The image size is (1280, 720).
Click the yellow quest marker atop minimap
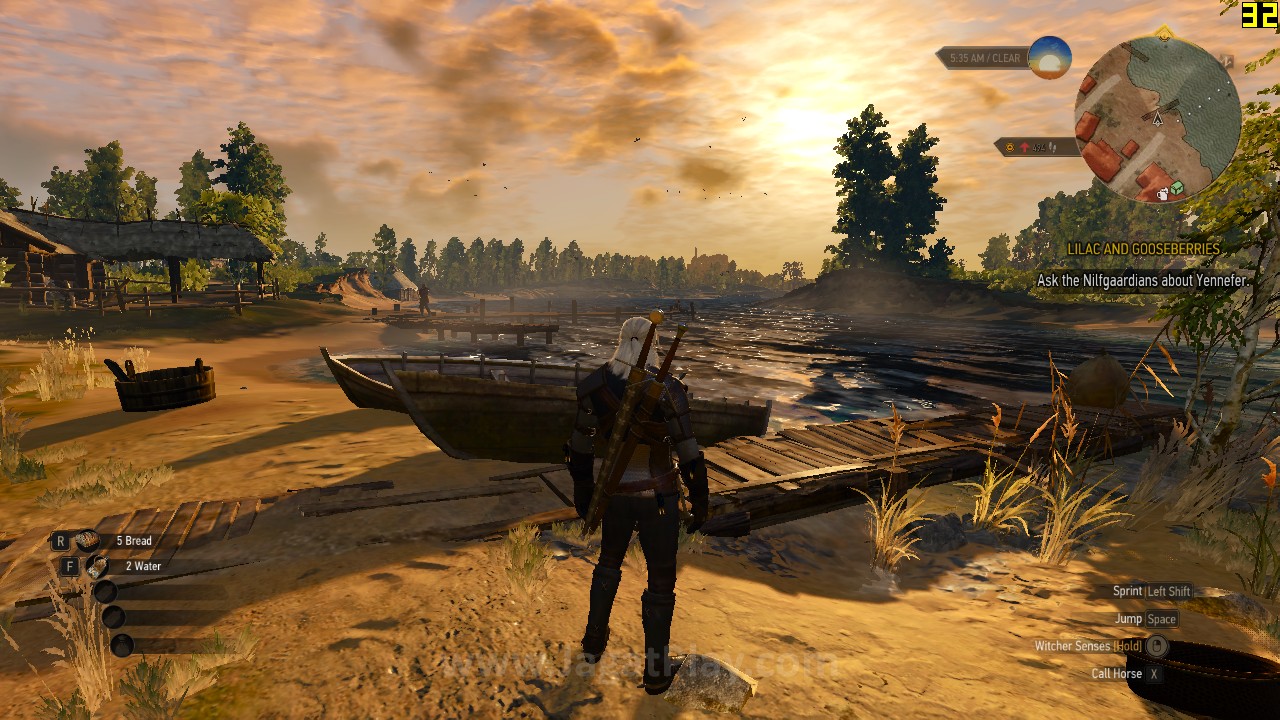pos(1162,33)
